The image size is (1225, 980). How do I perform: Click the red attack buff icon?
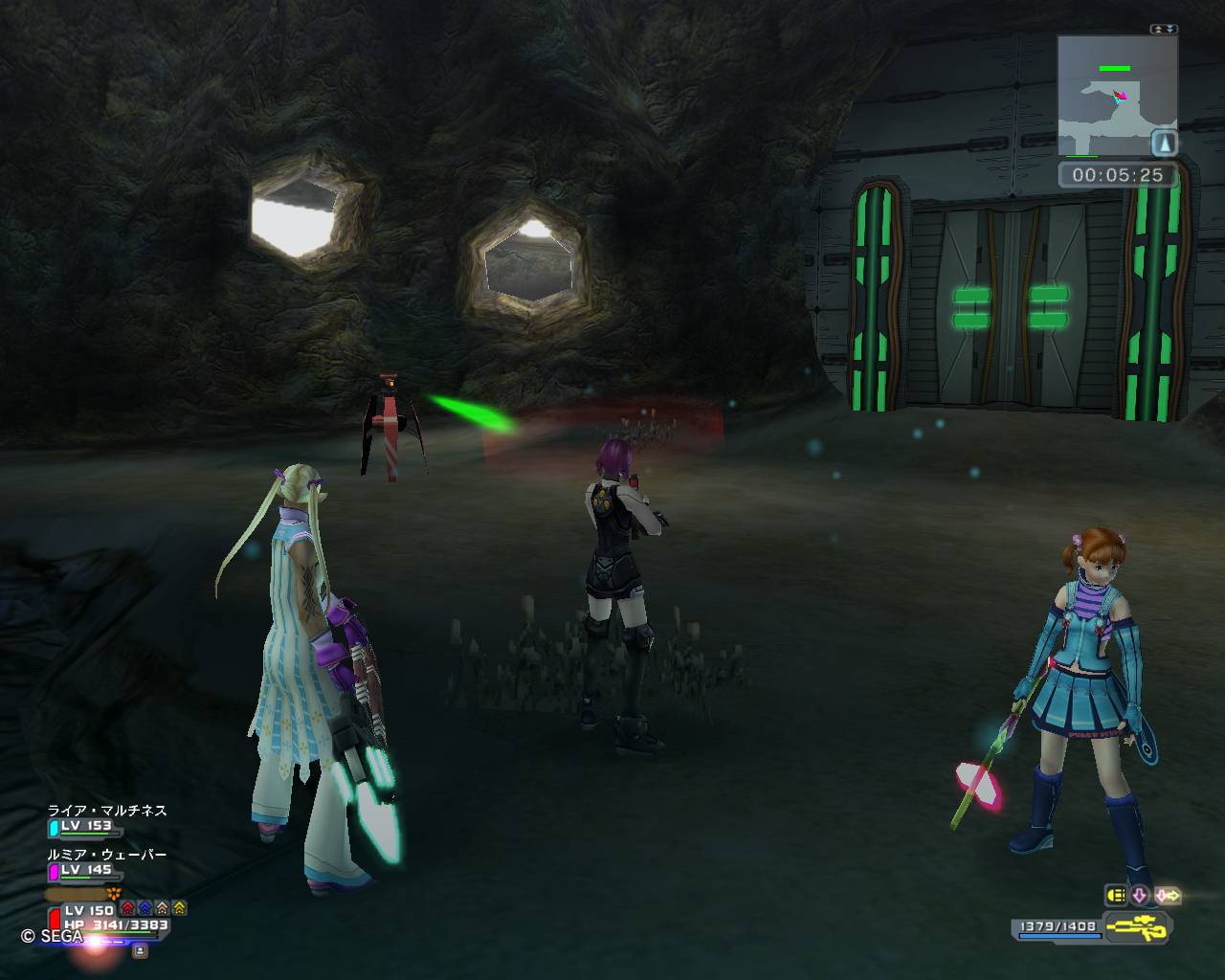coord(128,908)
